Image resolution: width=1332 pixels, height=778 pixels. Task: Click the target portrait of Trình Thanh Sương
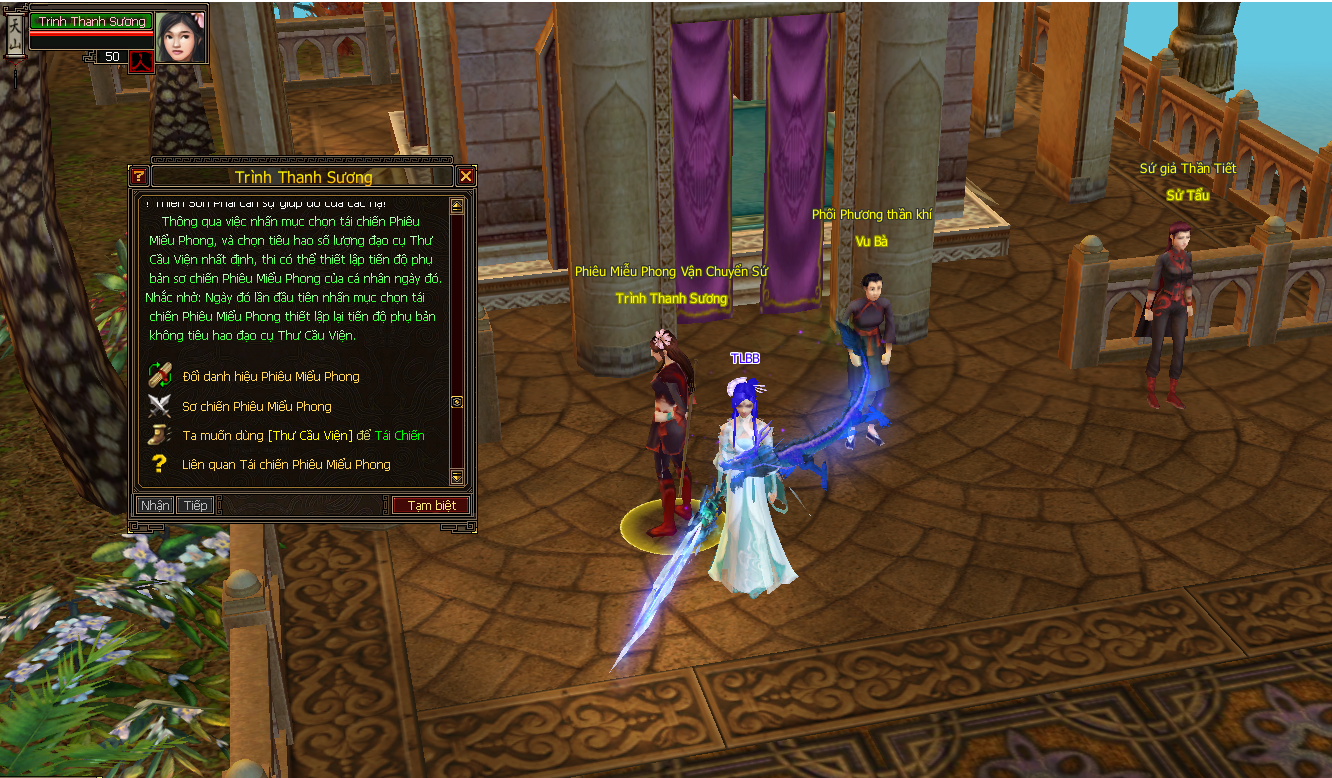pos(181,37)
